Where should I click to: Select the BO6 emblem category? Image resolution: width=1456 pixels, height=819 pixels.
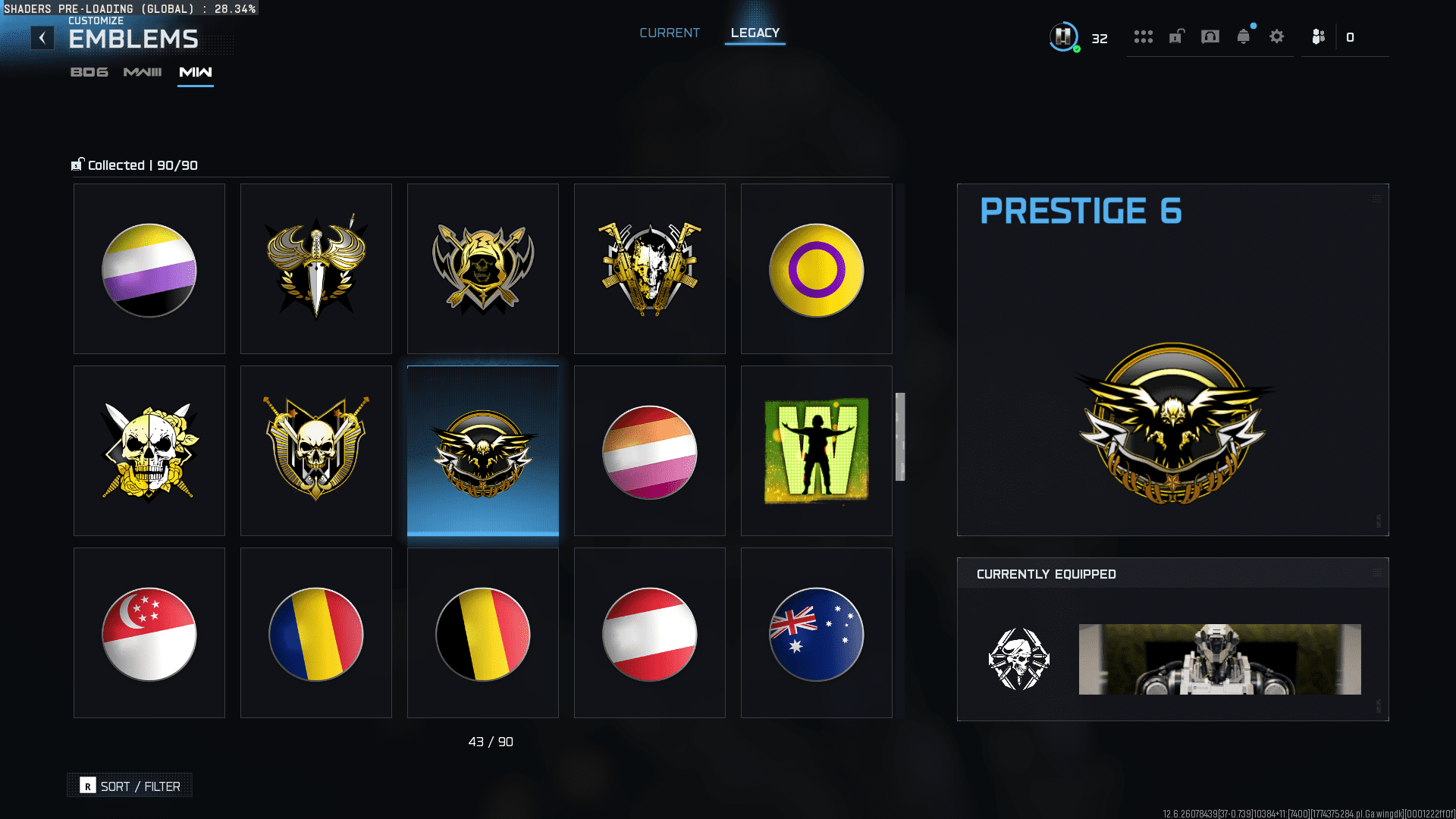tap(89, 72)
